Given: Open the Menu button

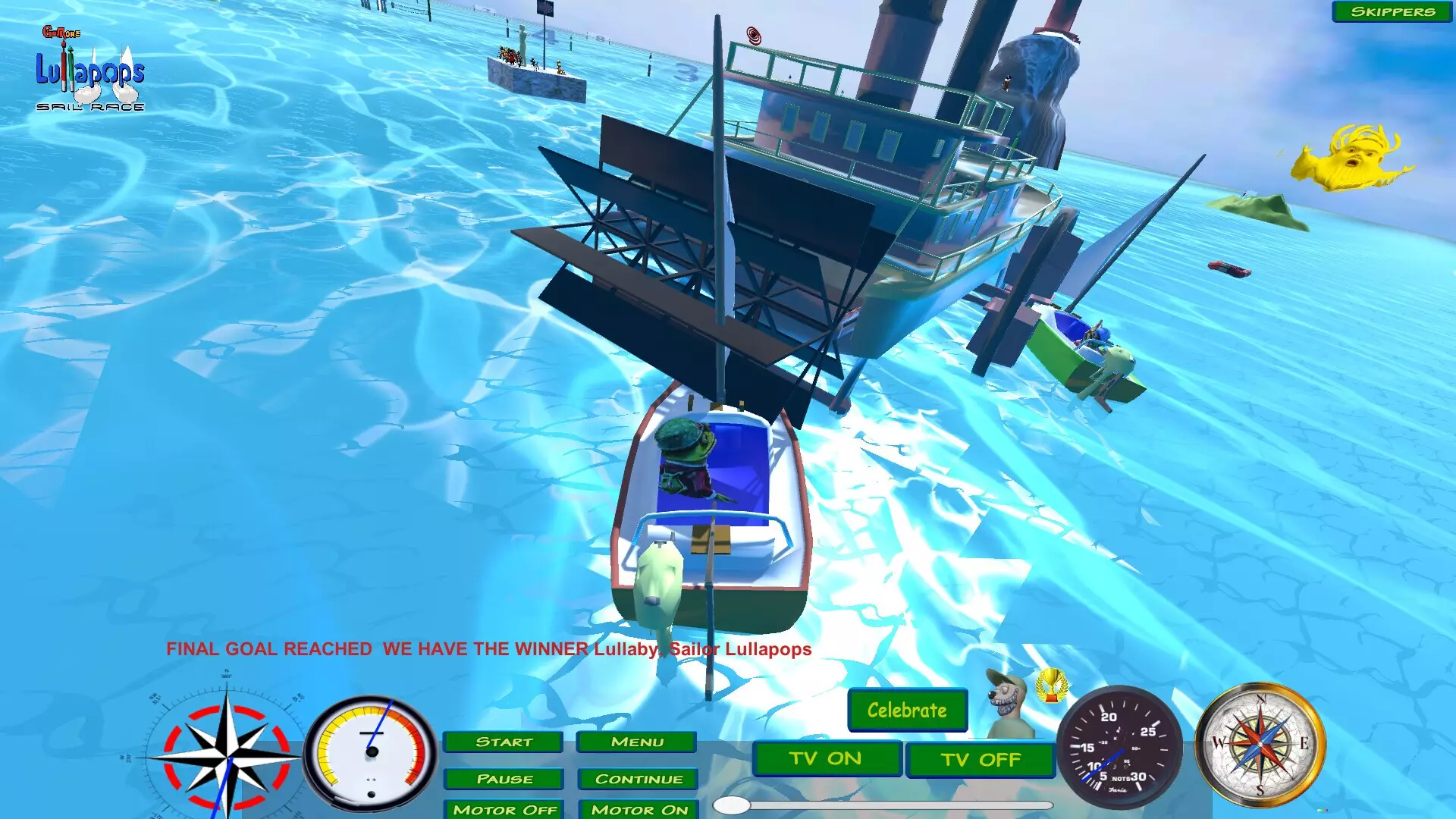Looking at the screenshot, I should coord(636,742).
